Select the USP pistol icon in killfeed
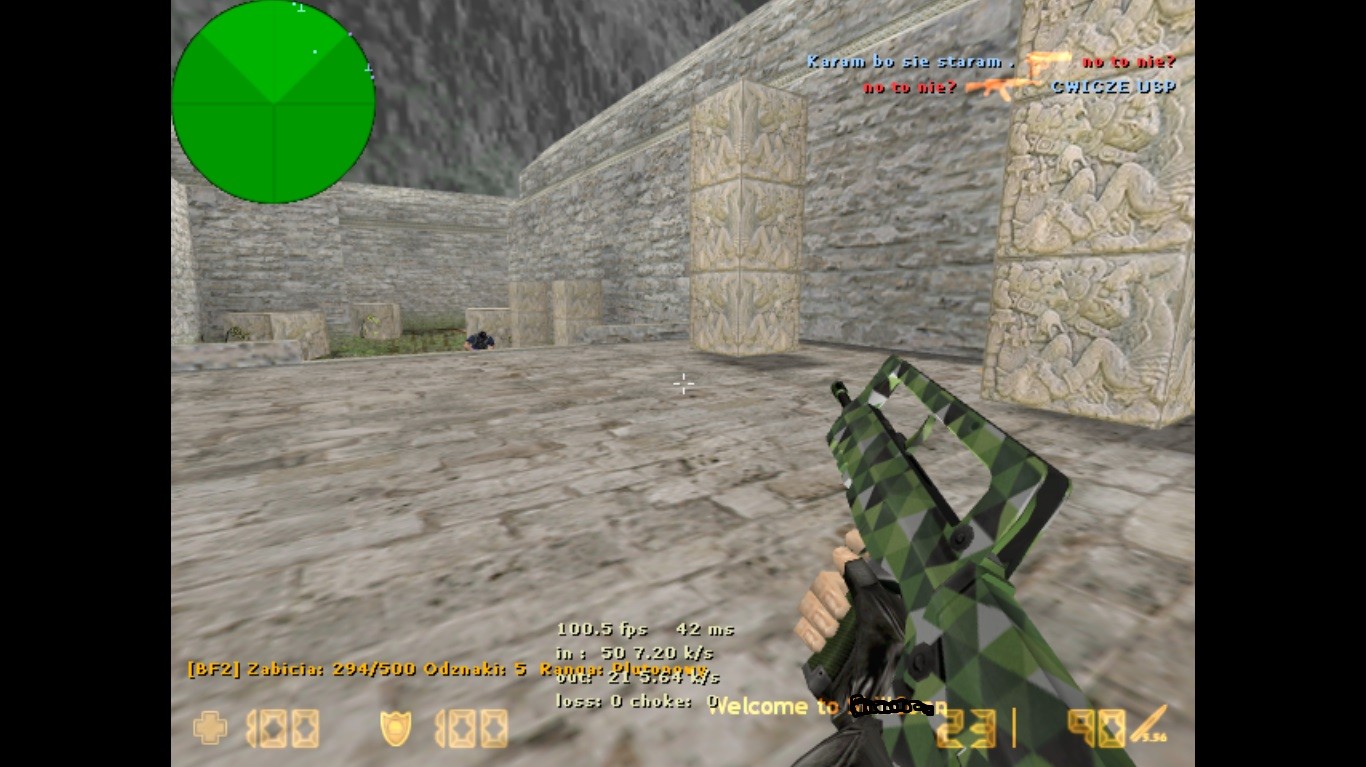The width and height of the screenshot is (1366, 767). click(x=1037, y=64)
